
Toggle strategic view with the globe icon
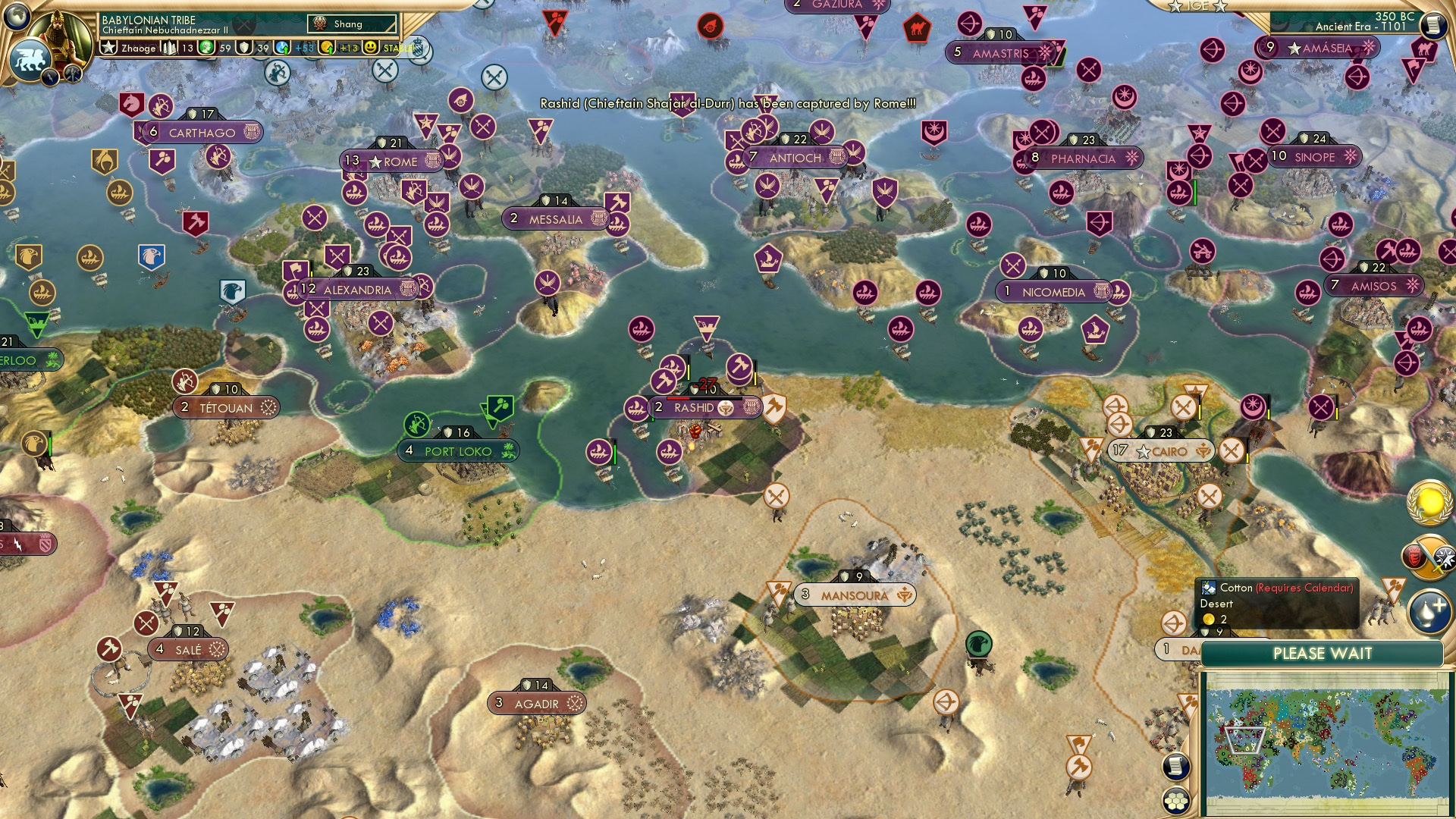coord(17,15)
